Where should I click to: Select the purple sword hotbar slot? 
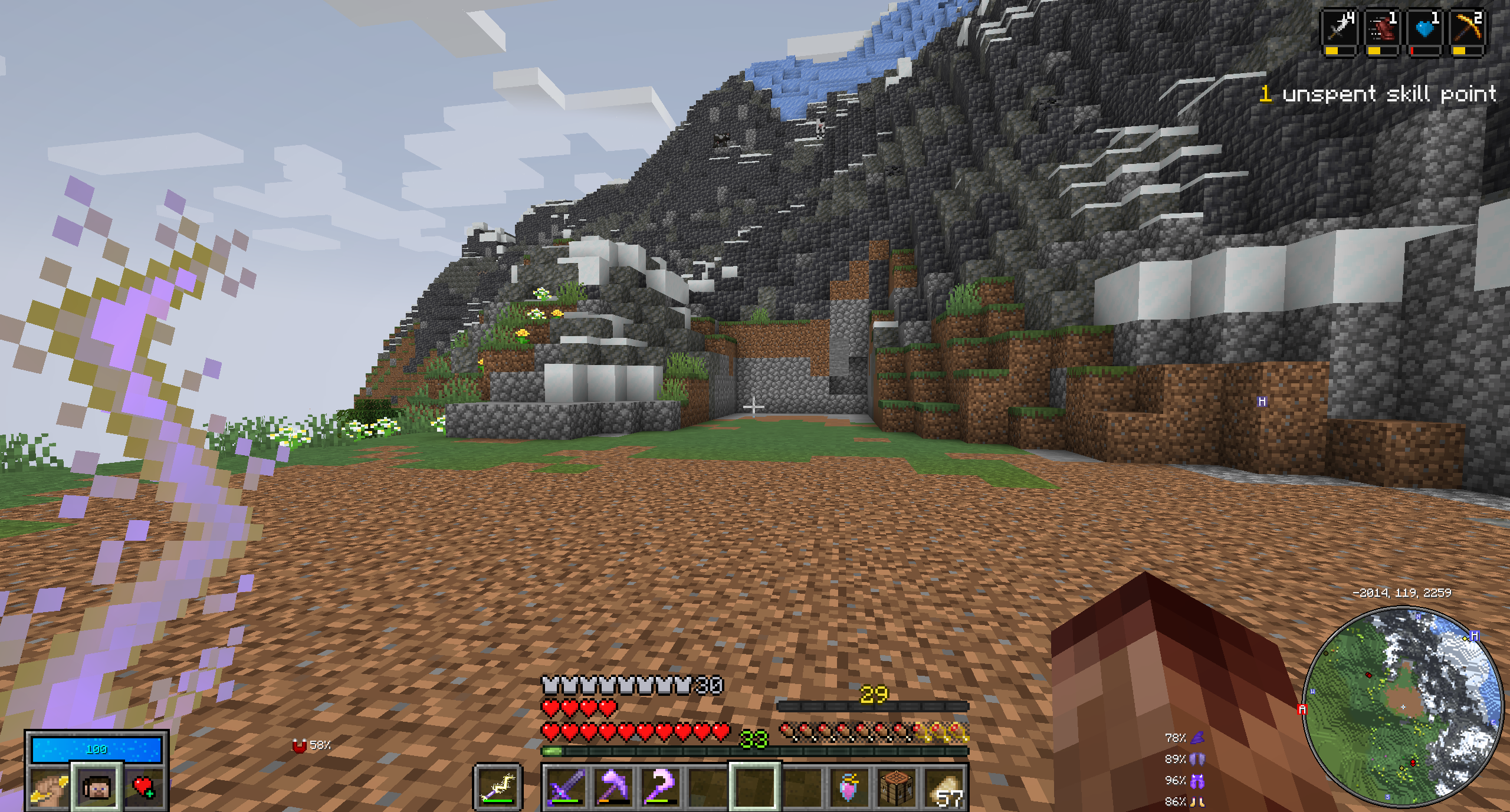click(x=564, y=787)
